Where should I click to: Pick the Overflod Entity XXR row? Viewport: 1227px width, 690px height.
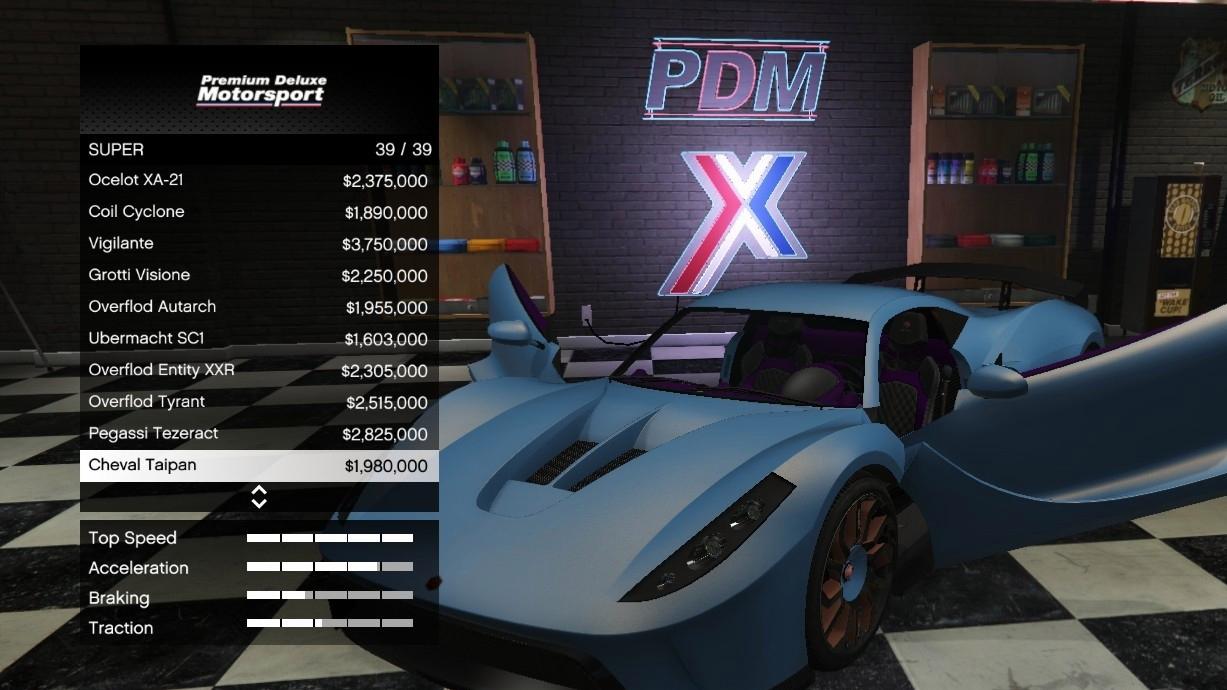(258, 370)
